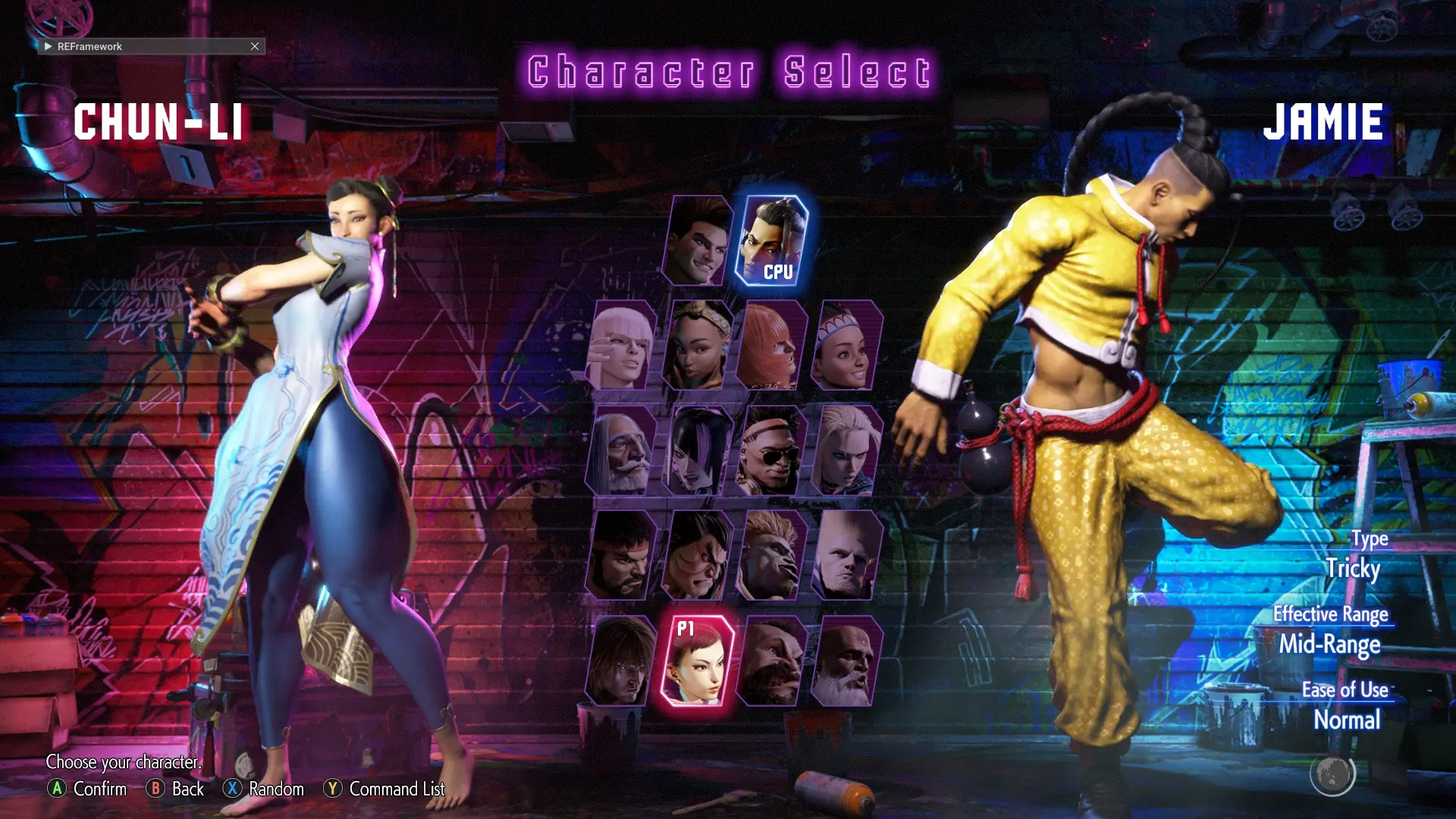Screen dimensions: 1456x819
Task: Choose Jamie's portrait marked CPU
Action: (x=773, y=241)
